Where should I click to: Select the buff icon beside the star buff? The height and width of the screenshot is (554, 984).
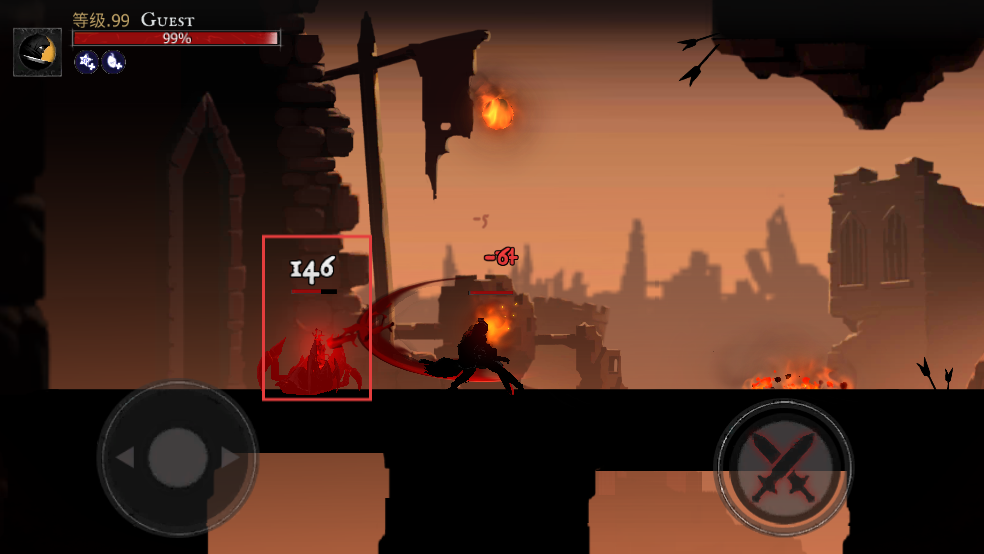(113, 62)
